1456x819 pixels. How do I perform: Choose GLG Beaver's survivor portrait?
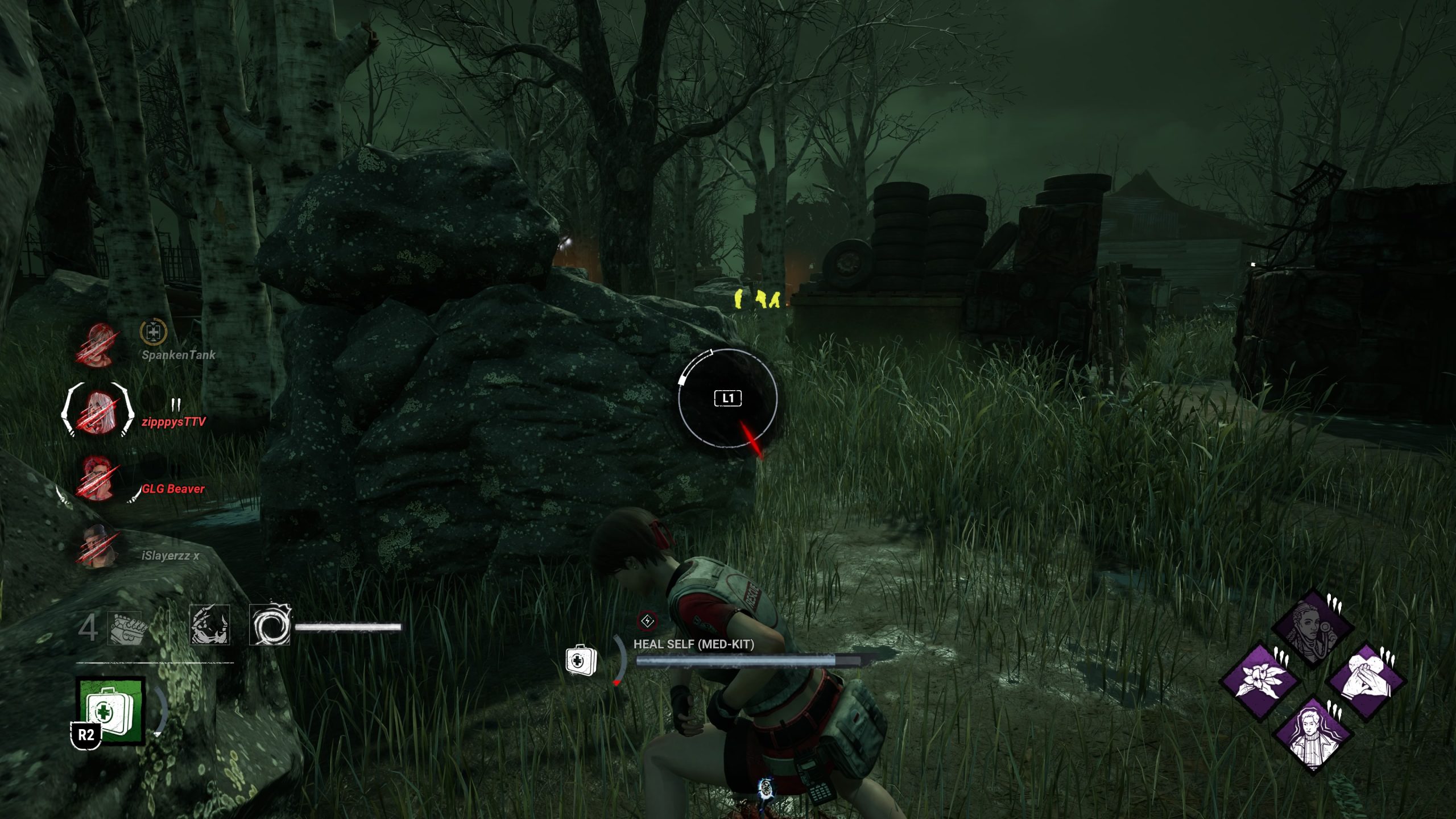[97, 478]
